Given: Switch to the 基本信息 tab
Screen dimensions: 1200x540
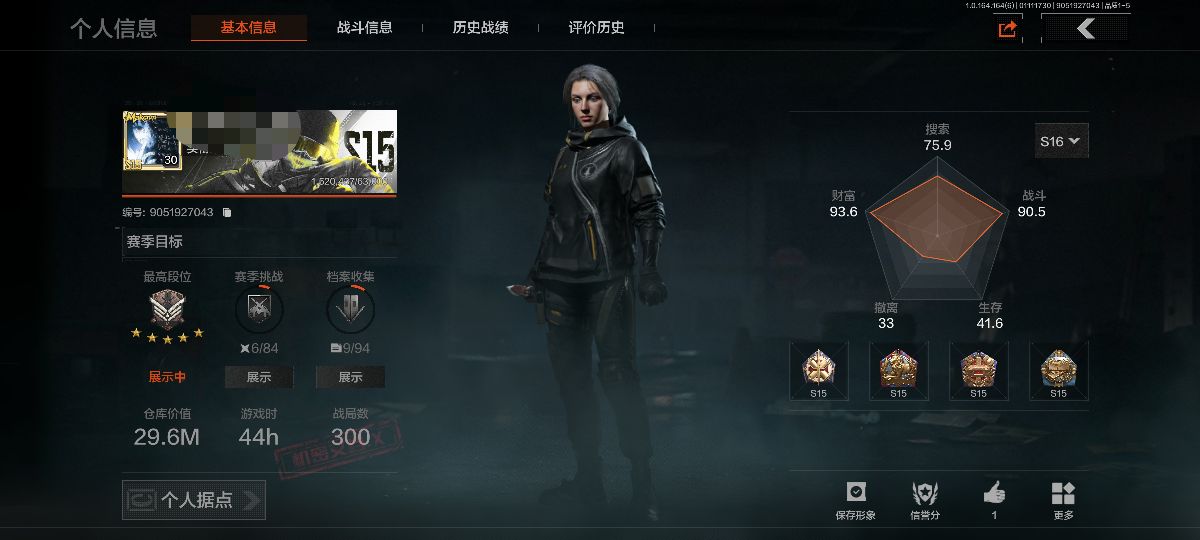Looking at the screenshot, I should [x=248, y=28].
